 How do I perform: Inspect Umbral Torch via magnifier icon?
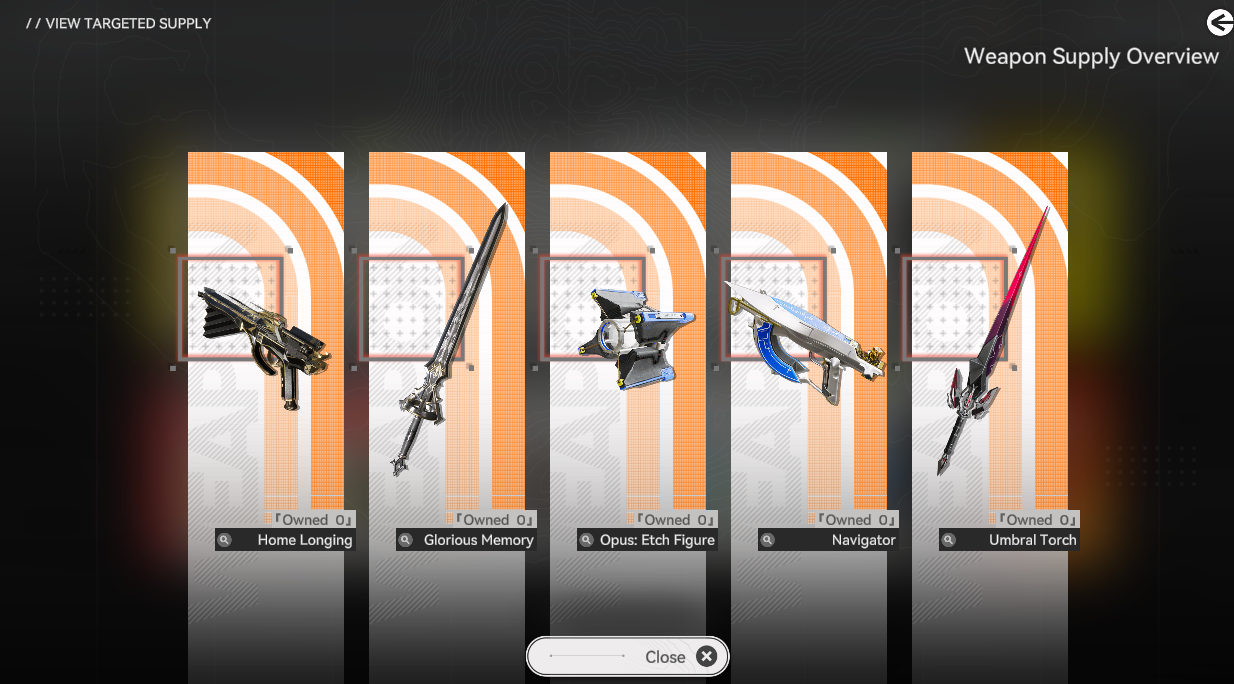click(x=949, y=540)
